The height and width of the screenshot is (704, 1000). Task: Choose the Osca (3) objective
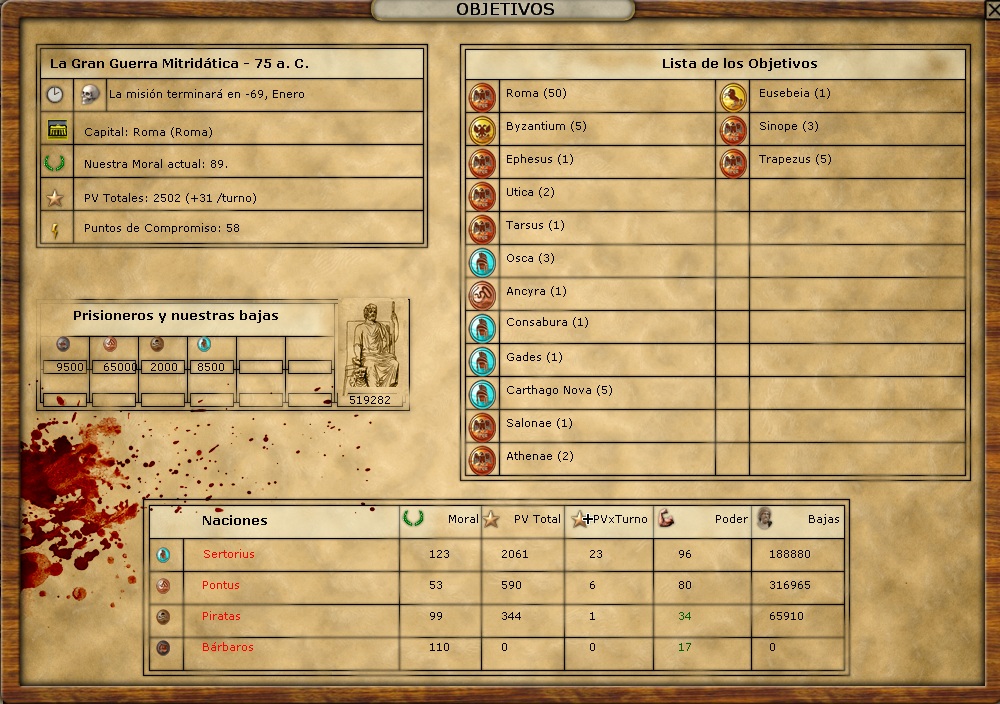pyautogui.click(x=530, y=259)
